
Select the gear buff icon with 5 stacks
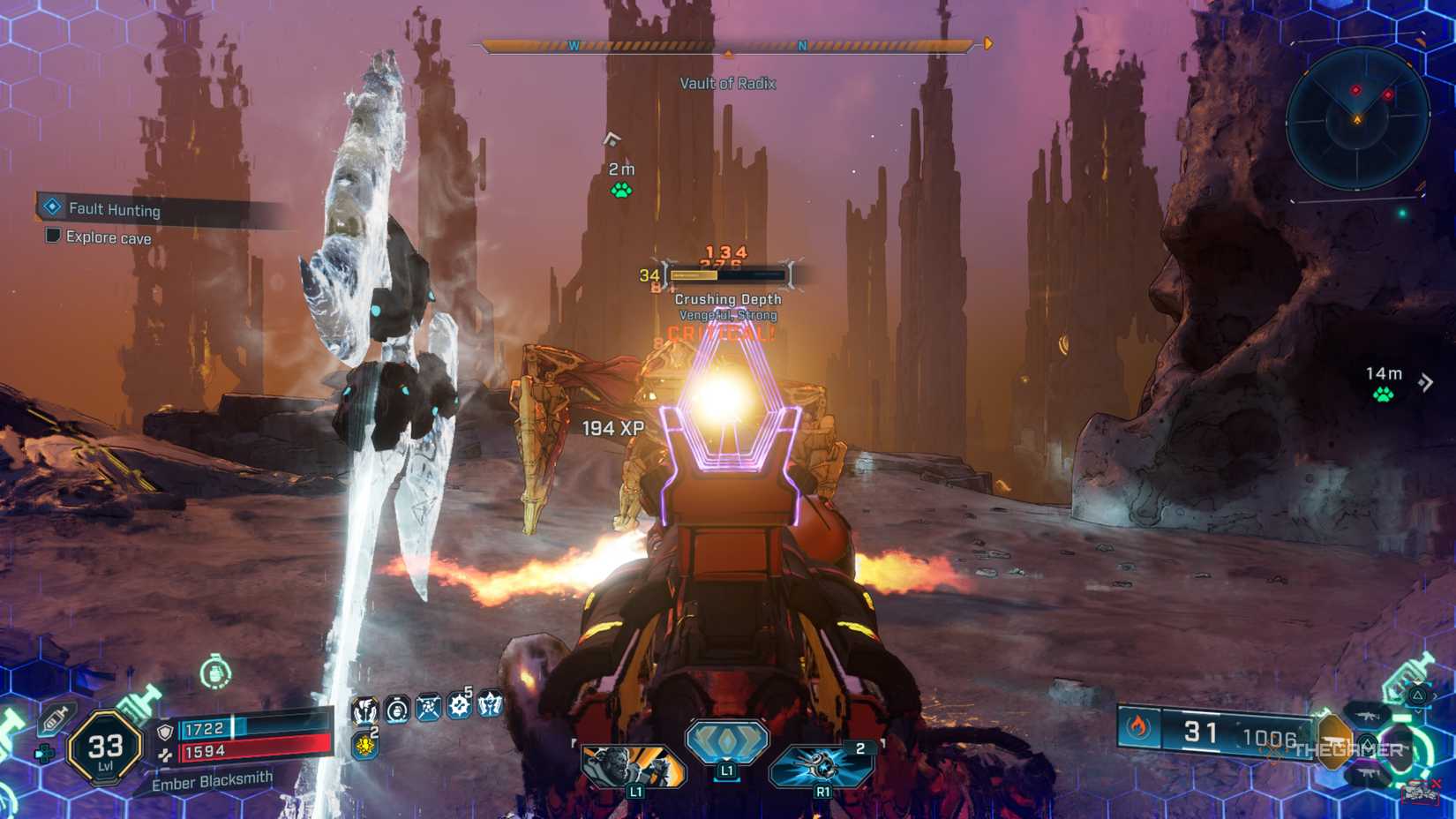tap(459, 706)
